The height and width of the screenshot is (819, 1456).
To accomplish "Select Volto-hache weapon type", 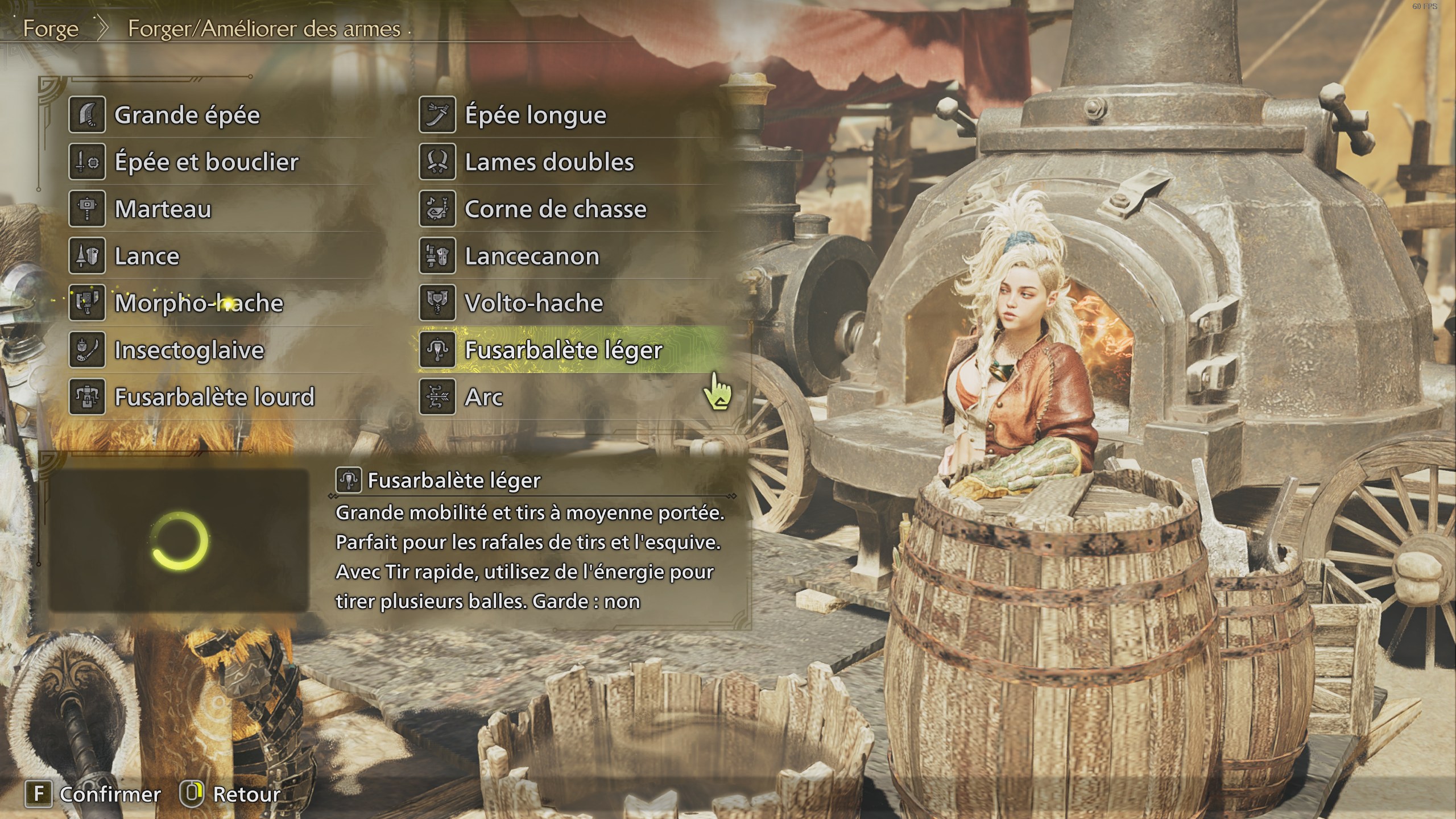I will (533, 303).
